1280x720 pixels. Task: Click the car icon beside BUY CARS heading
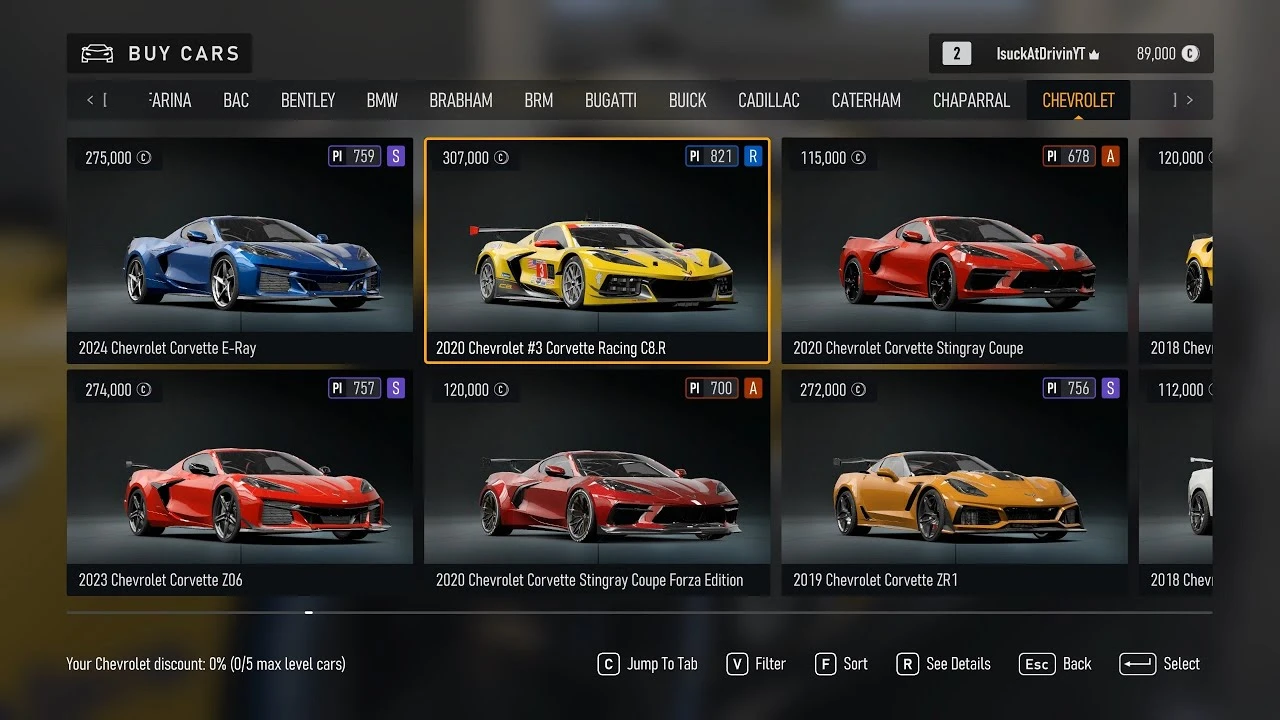pyautogui.click(x=96, y=53)
